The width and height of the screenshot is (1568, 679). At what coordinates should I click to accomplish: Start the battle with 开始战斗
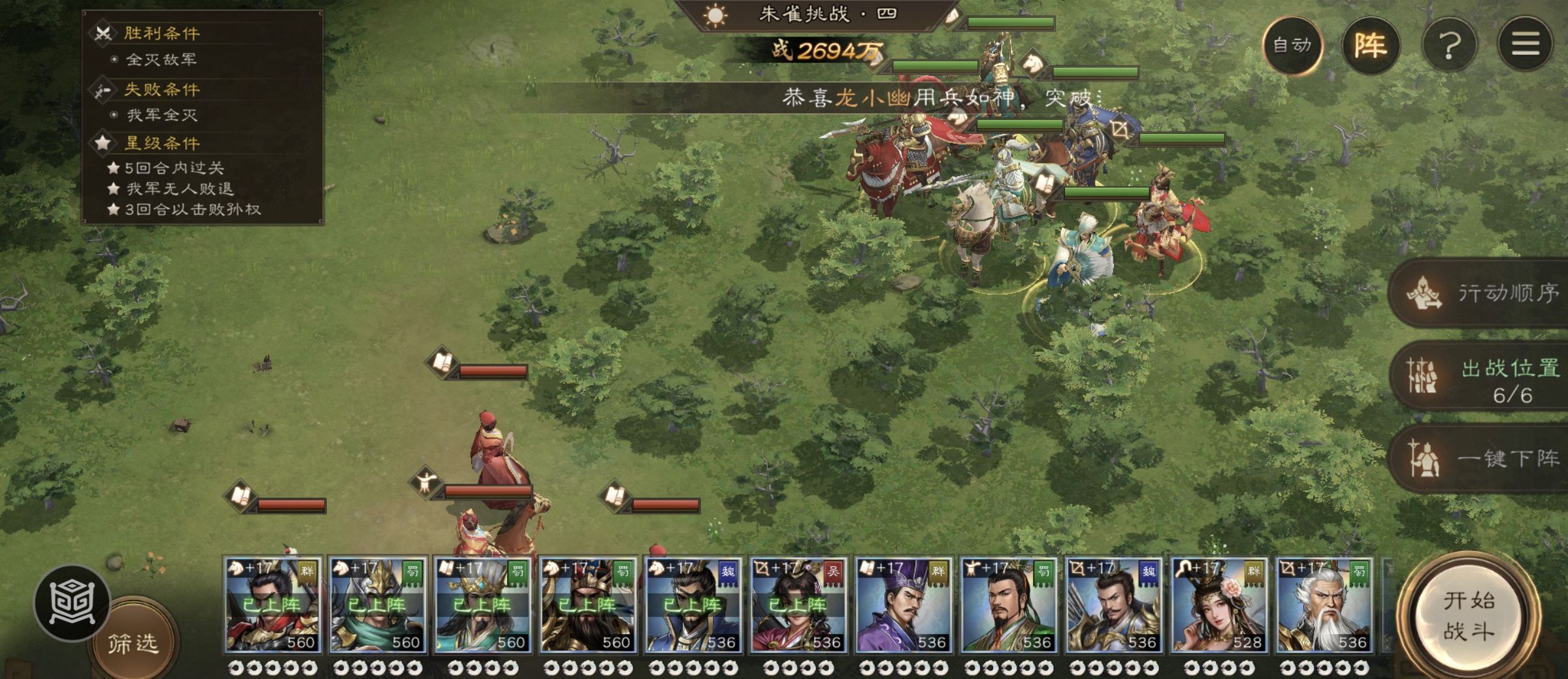[x=1469, y=616]
